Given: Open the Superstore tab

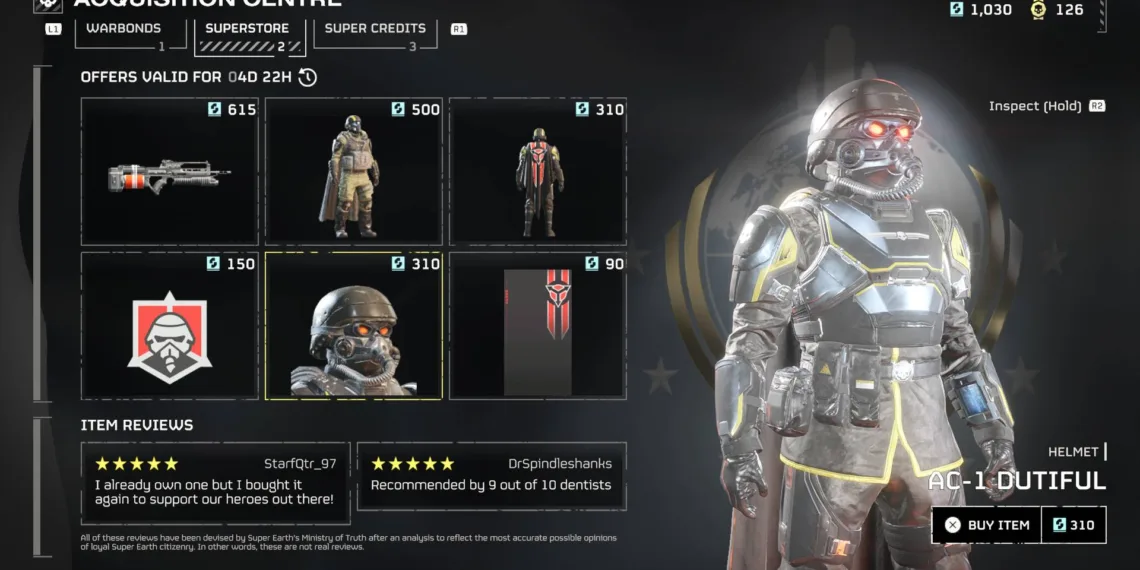Looking at the screenshot, I should [x=247, y=30].
